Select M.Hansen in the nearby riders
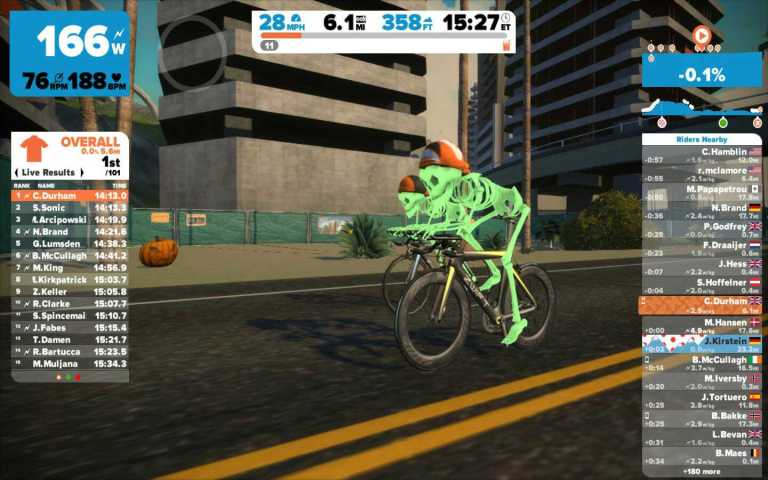Viewport: 768px width, 480px height. click(701, 324)
